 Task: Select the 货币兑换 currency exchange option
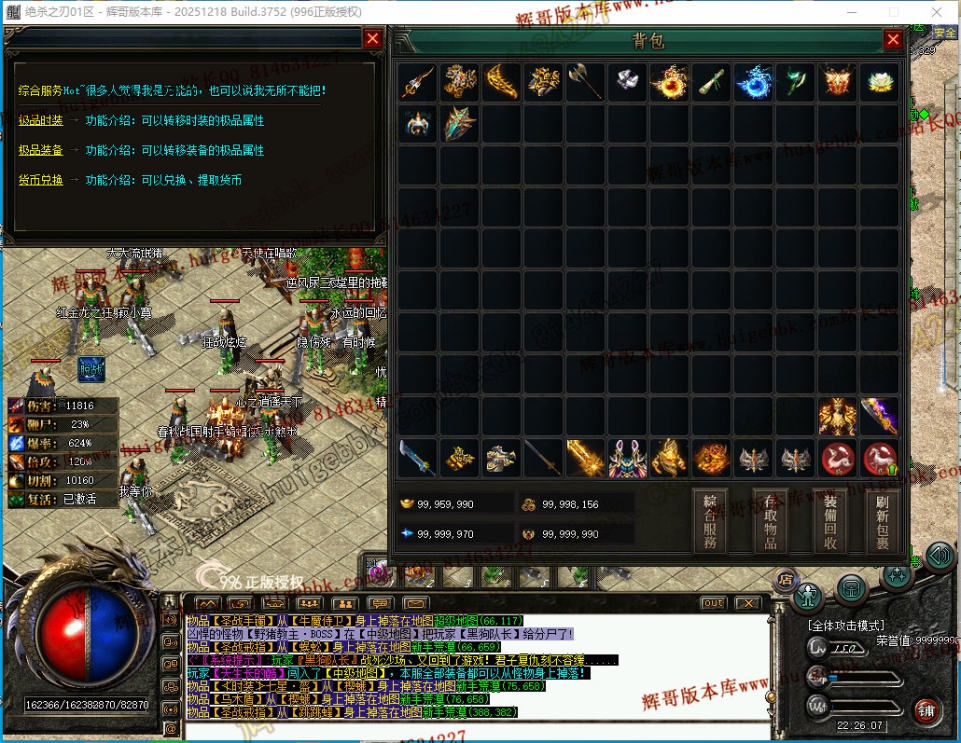[x=41, y=180]
